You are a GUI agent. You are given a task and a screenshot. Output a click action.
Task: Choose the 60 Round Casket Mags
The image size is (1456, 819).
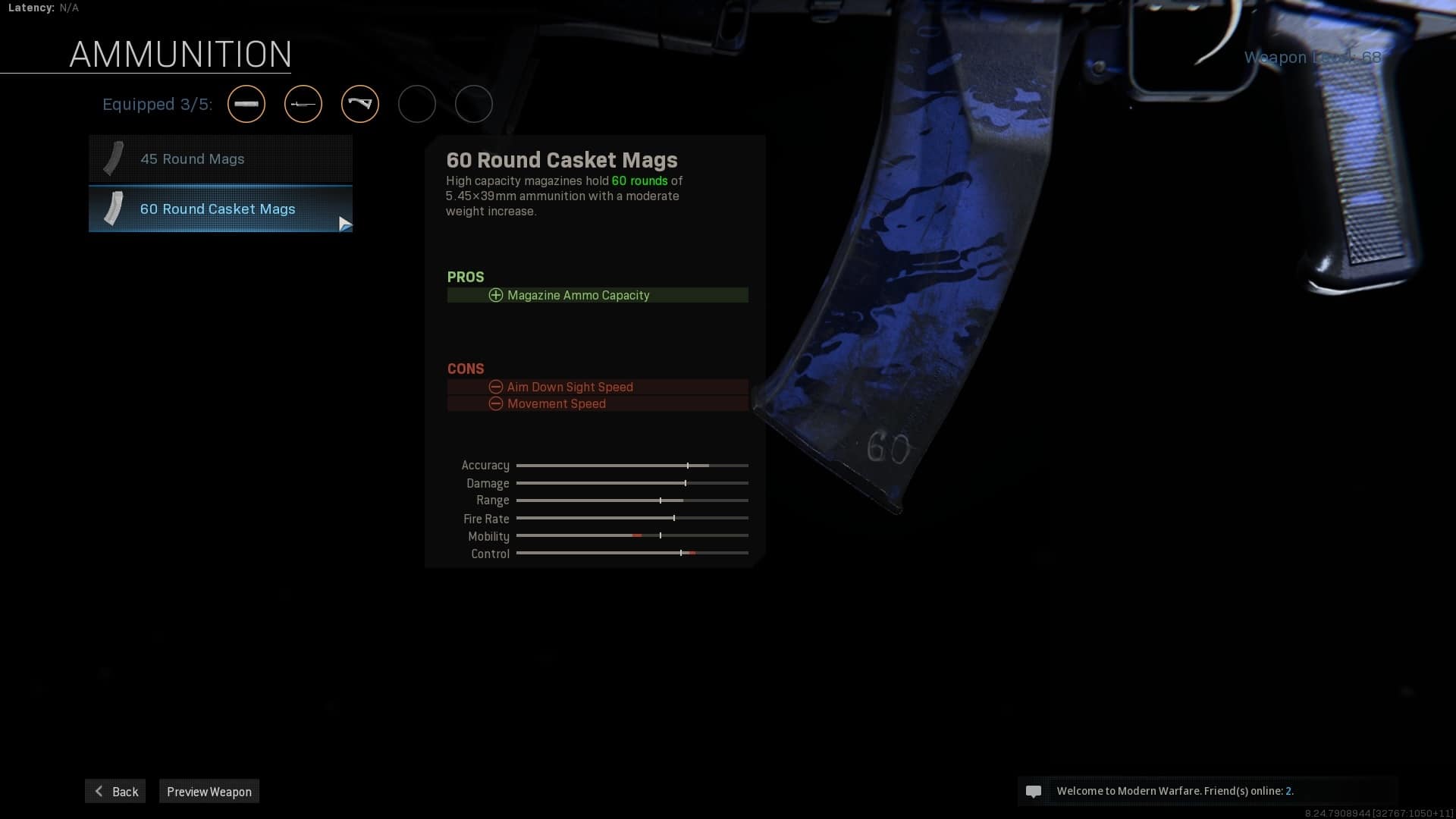pyautogui.click(x=220, y=209)
